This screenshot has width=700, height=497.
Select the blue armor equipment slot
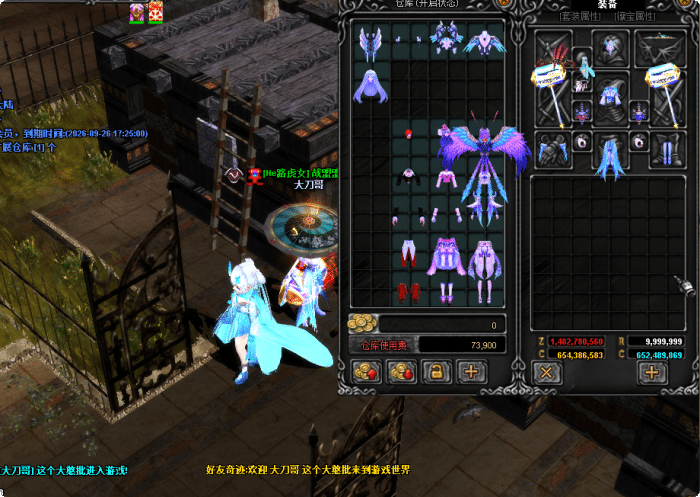(x=609, y=96)
